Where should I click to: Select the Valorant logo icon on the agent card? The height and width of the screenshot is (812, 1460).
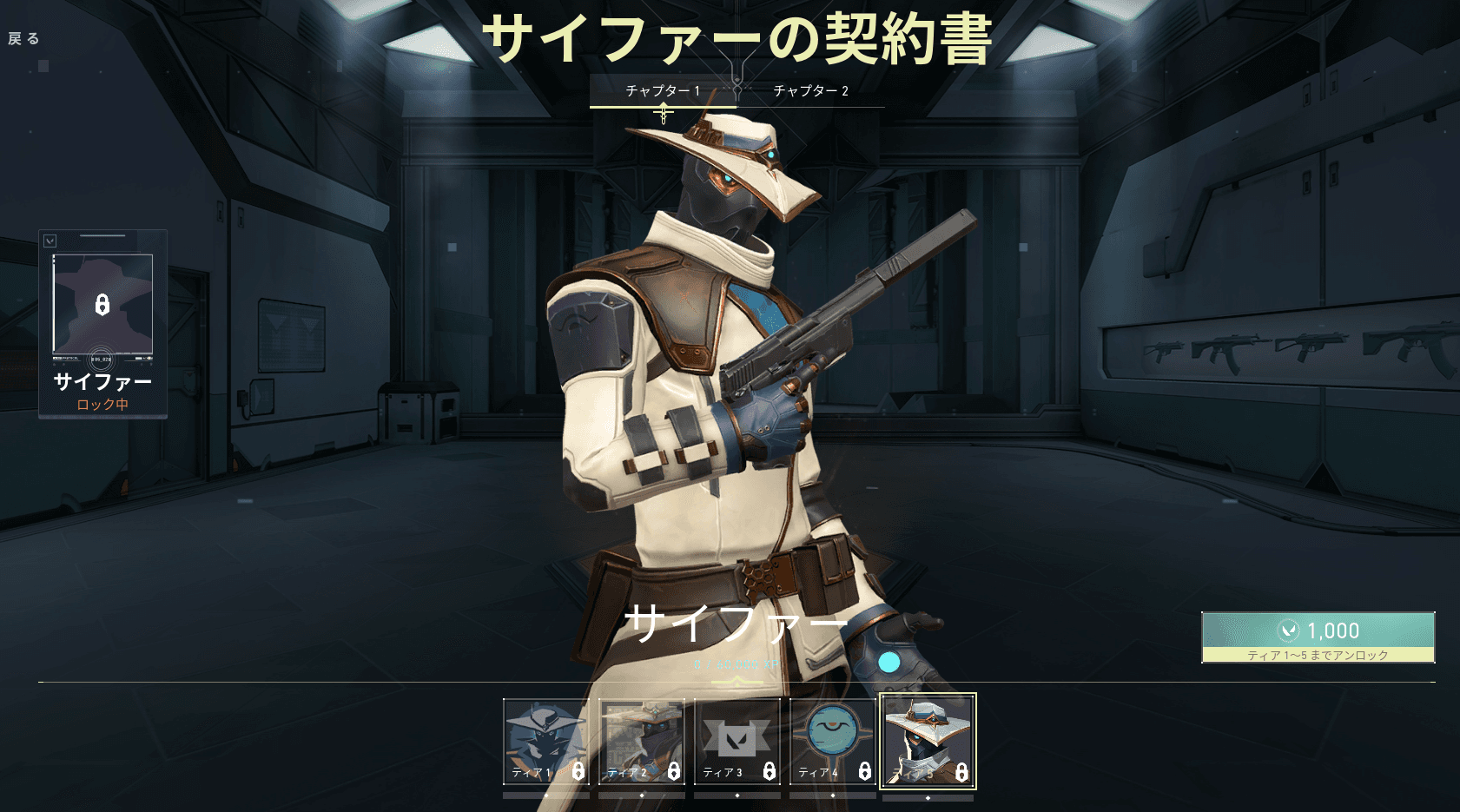point(50,240)
